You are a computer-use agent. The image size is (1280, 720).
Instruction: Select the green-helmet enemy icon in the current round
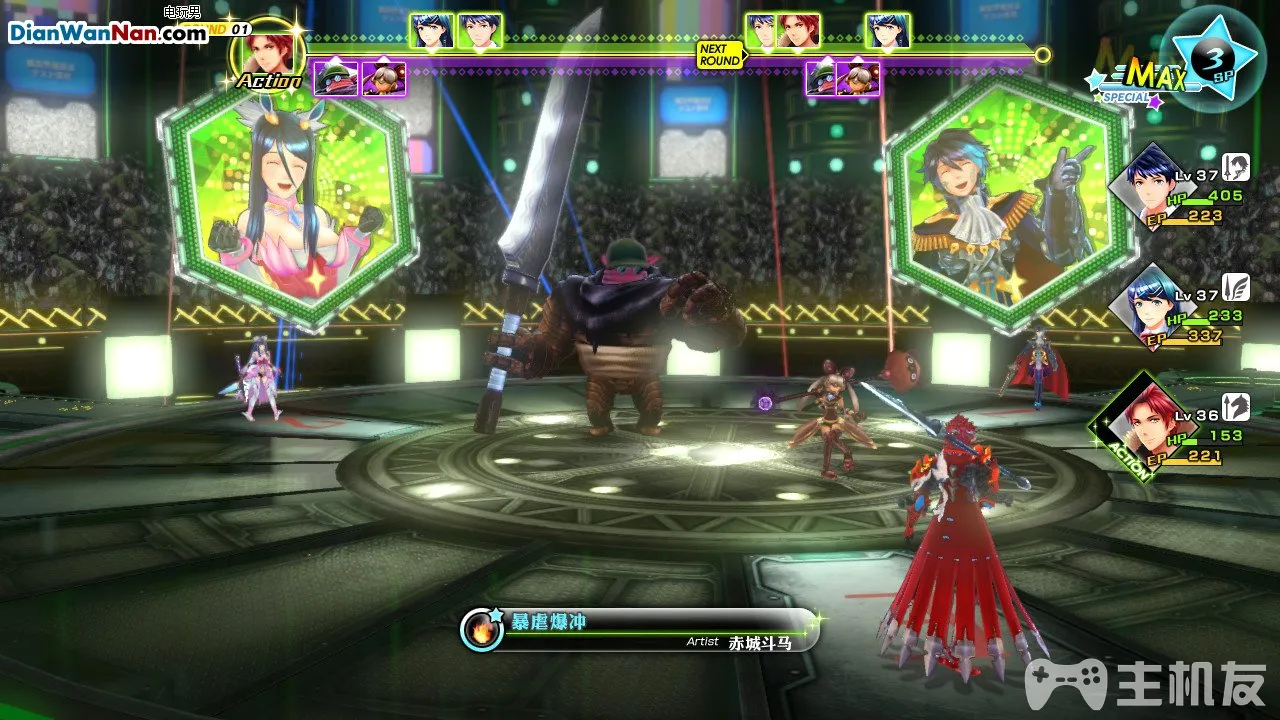tap(336, 78)
